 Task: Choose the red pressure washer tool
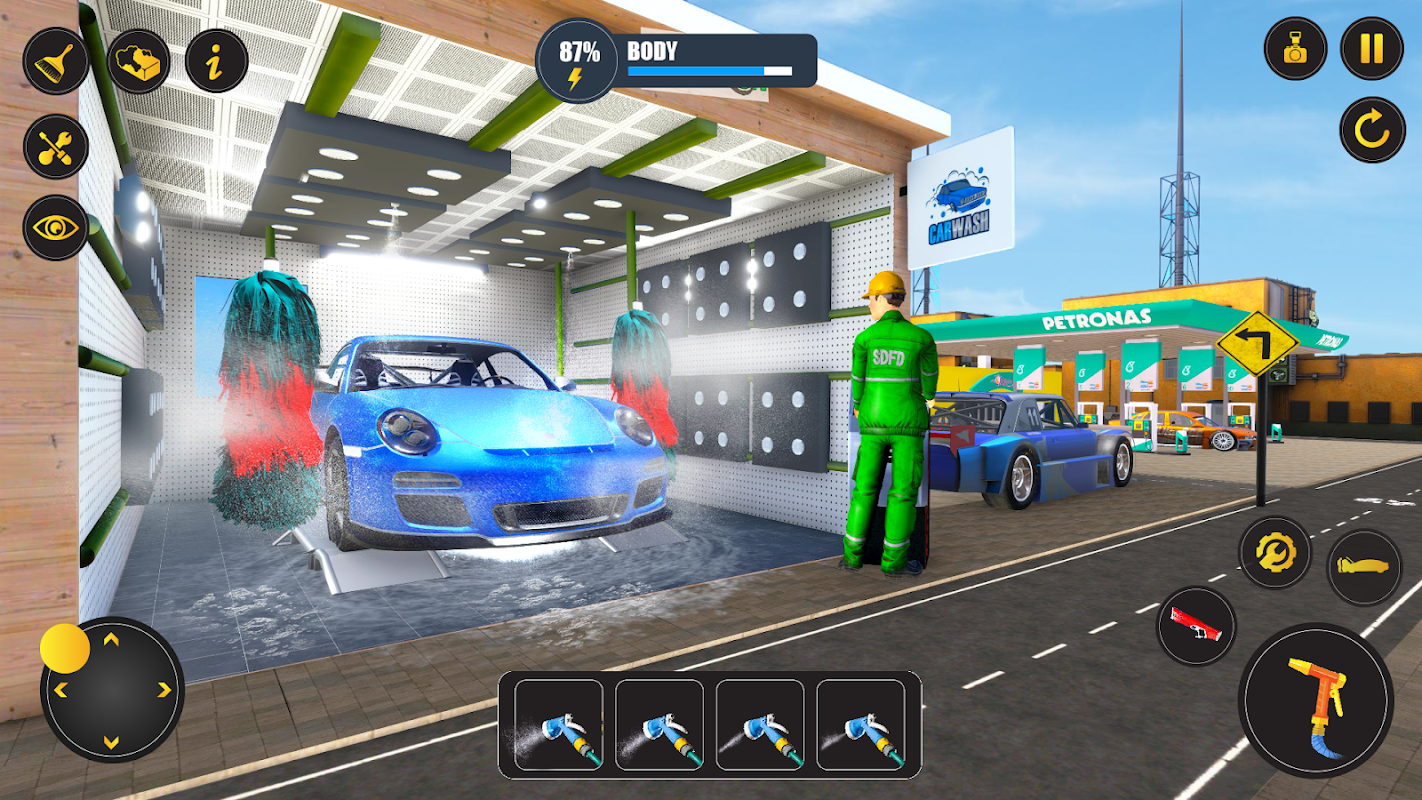(1196, 625)
